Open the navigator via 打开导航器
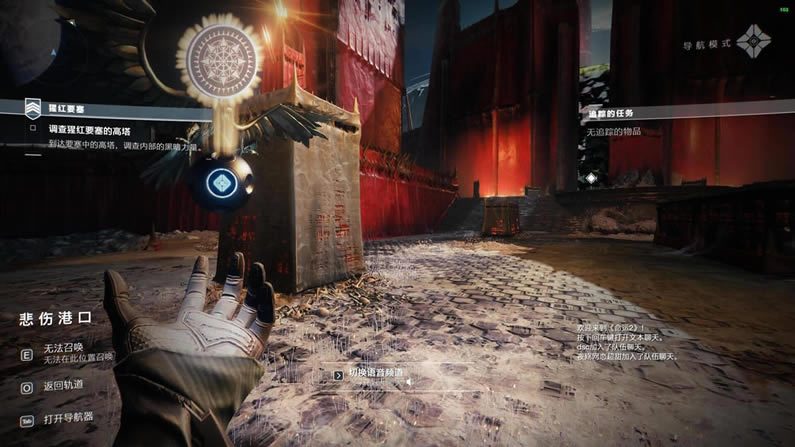The width and height of the screenshot is (795, 447). point(68,418)
